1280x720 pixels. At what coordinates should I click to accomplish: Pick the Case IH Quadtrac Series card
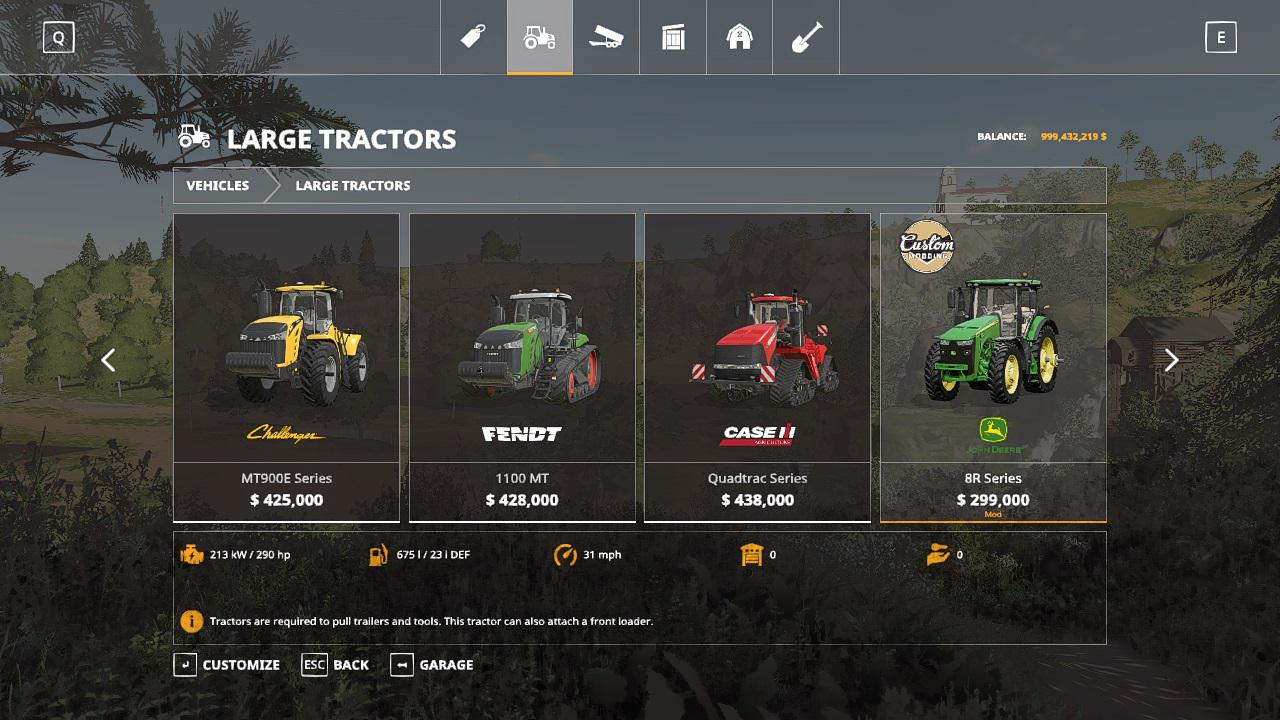pos(757,367)
